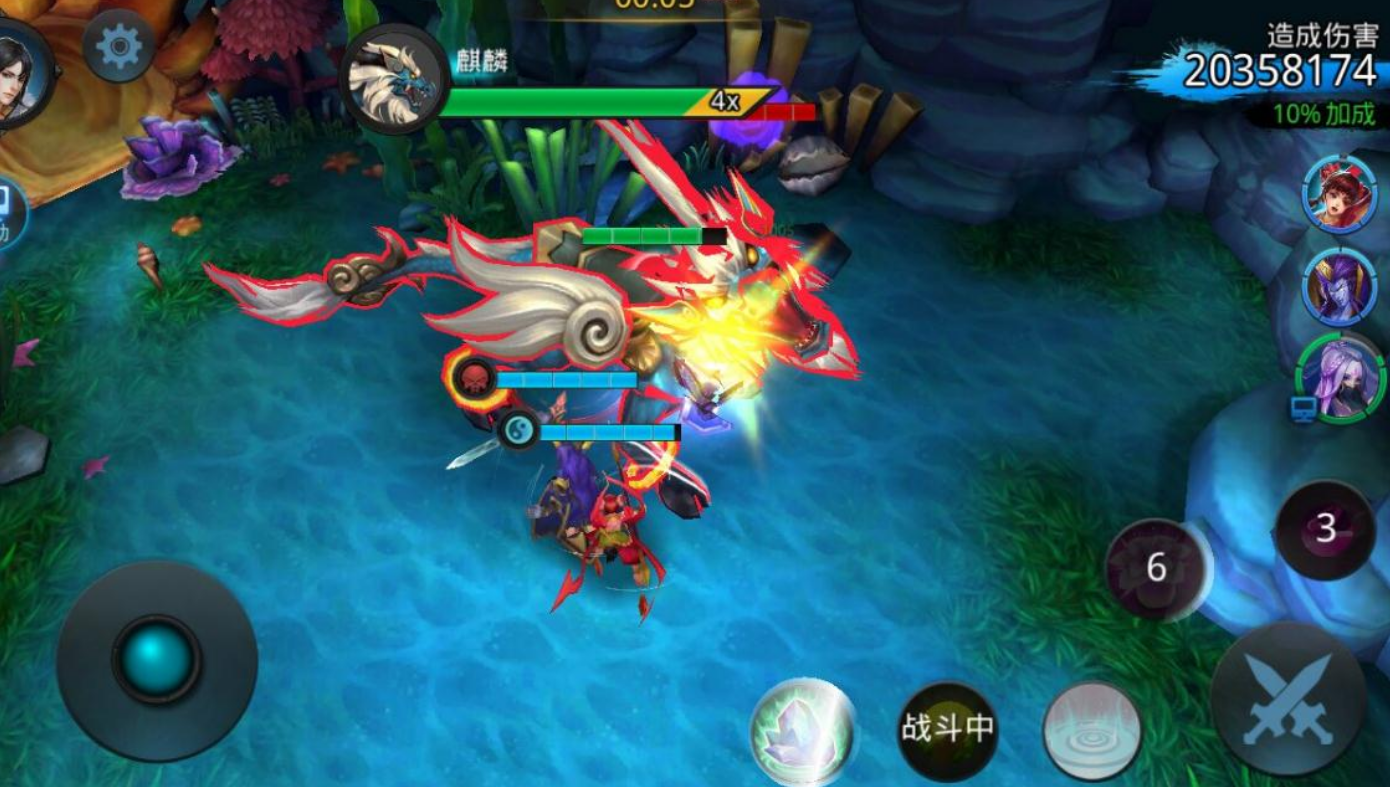Click the 麒麟 boss portrait
This screenshot has width=1390, height=787.
click(x=394, y=79)
